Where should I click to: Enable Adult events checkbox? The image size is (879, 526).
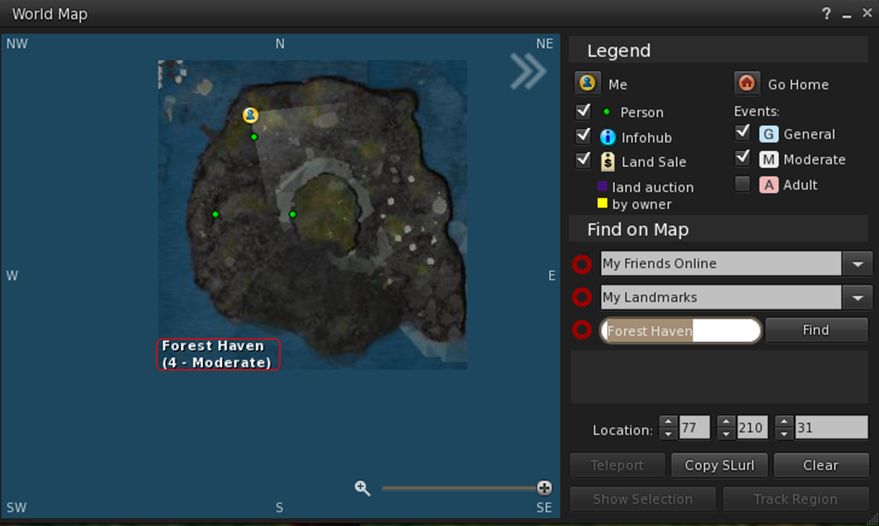pyautogui.click(x=742, y=184)
